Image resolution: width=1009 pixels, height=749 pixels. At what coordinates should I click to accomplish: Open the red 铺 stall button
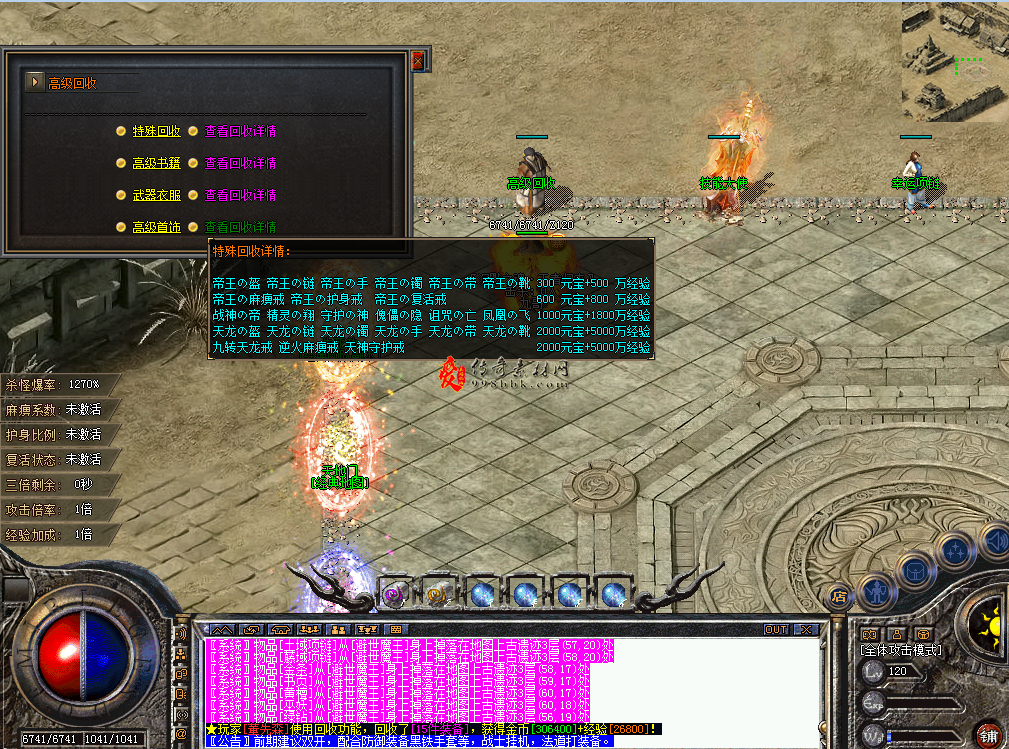click(988, 734)
